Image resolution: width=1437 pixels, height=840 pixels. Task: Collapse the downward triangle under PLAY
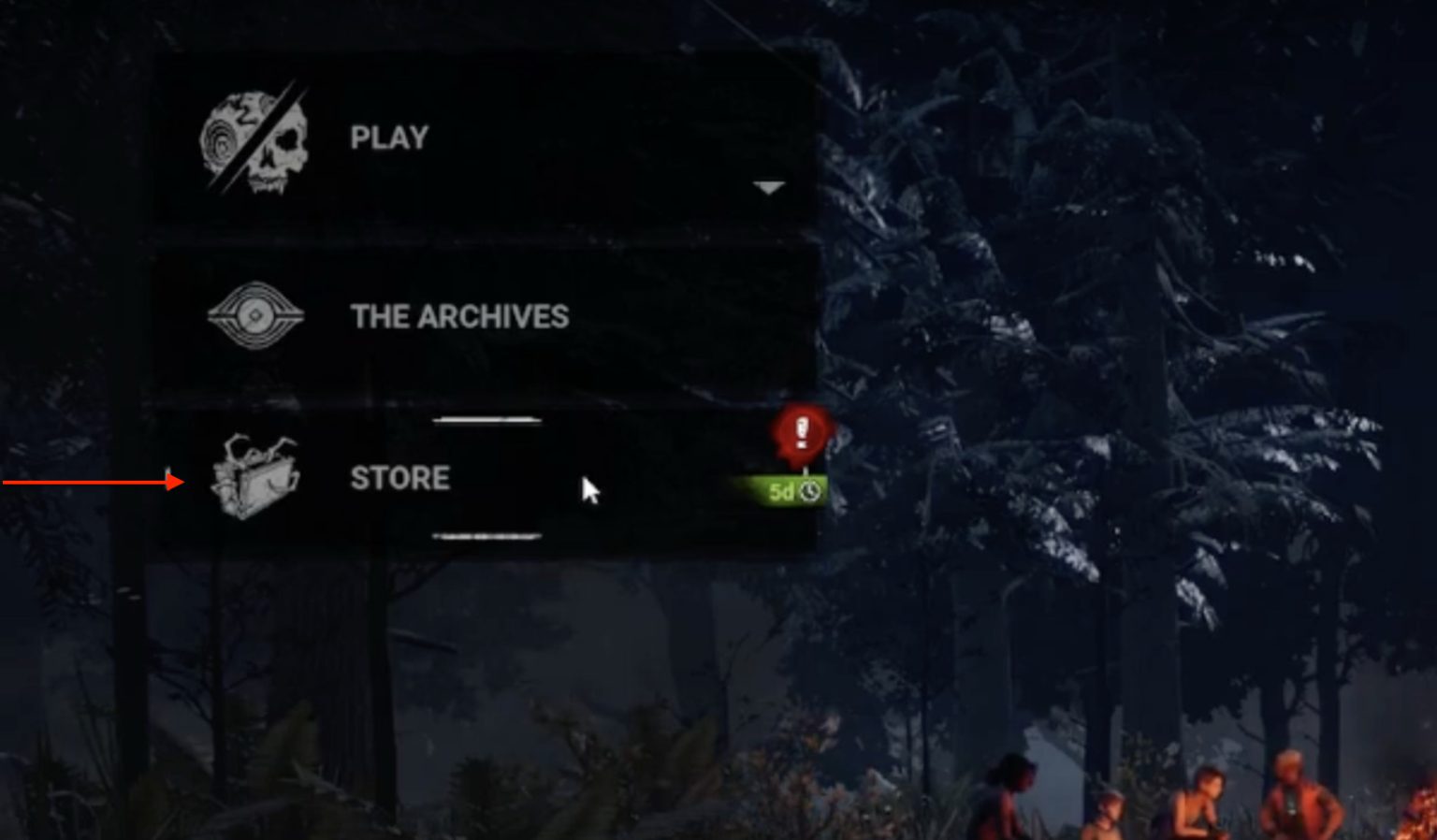pos(767,187)
